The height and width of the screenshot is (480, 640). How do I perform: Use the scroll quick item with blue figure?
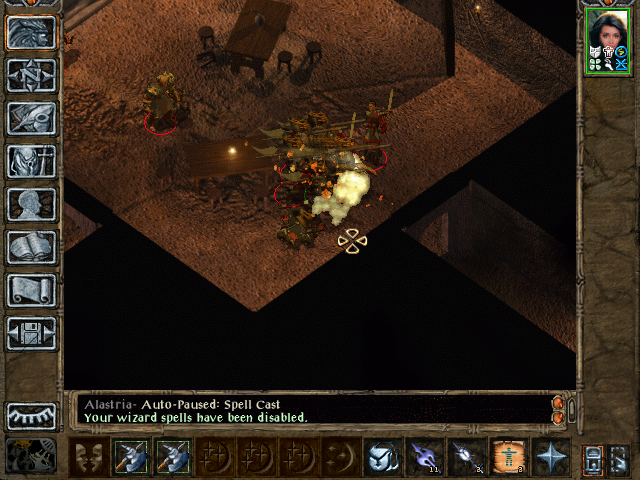[x=508, y=456]
